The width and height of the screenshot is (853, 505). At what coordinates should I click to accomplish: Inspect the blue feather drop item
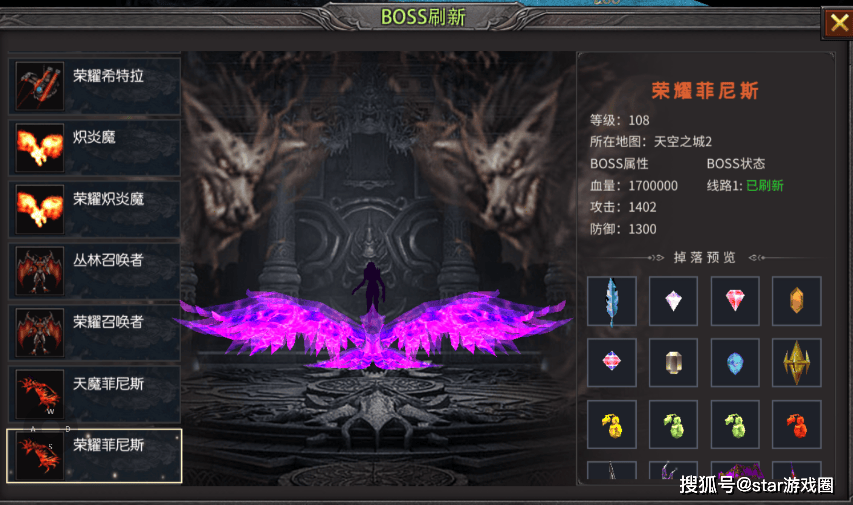(x=611, y=301)
